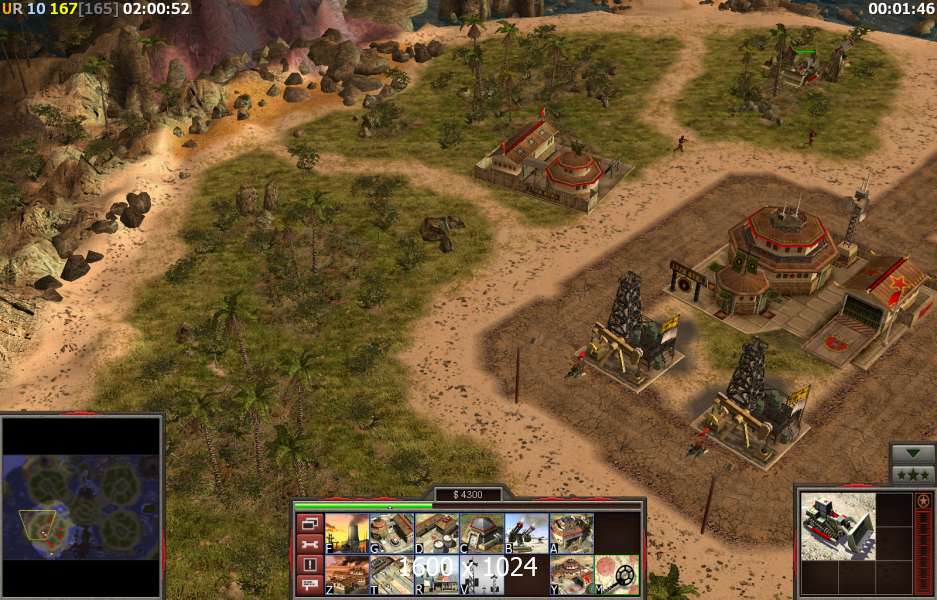
Task: Build the command center icon (Y)
Action: (571, 575)
